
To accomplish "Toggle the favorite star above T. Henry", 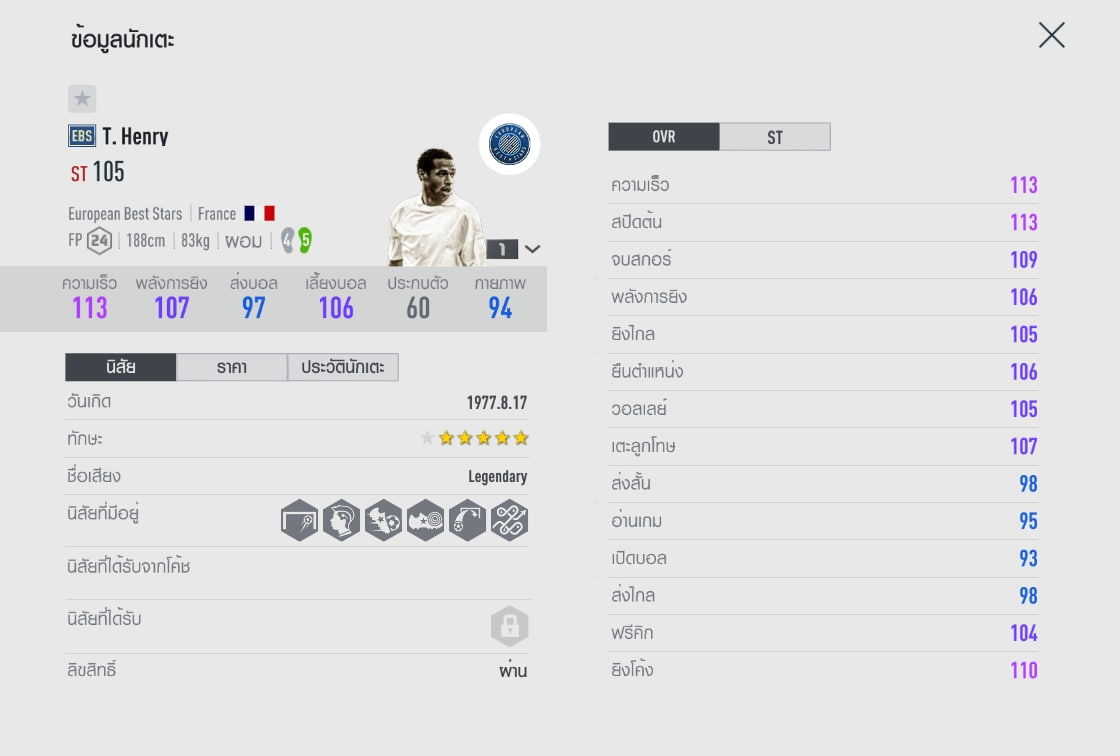I will point(82,99).
